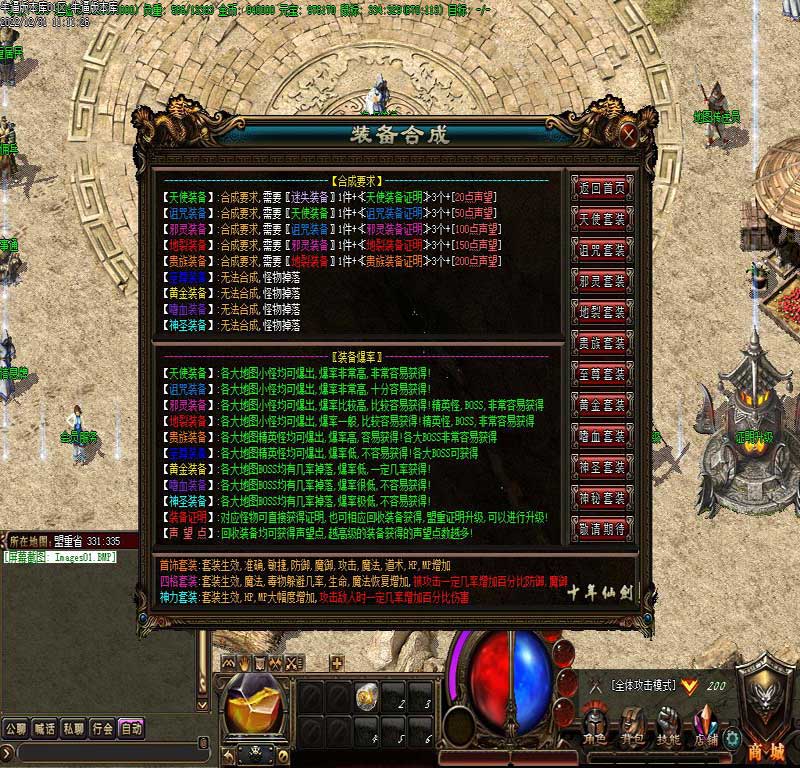The image size is (800, 768).
Task: Select the item in the hotbar slot
Action: coord(367,694)
